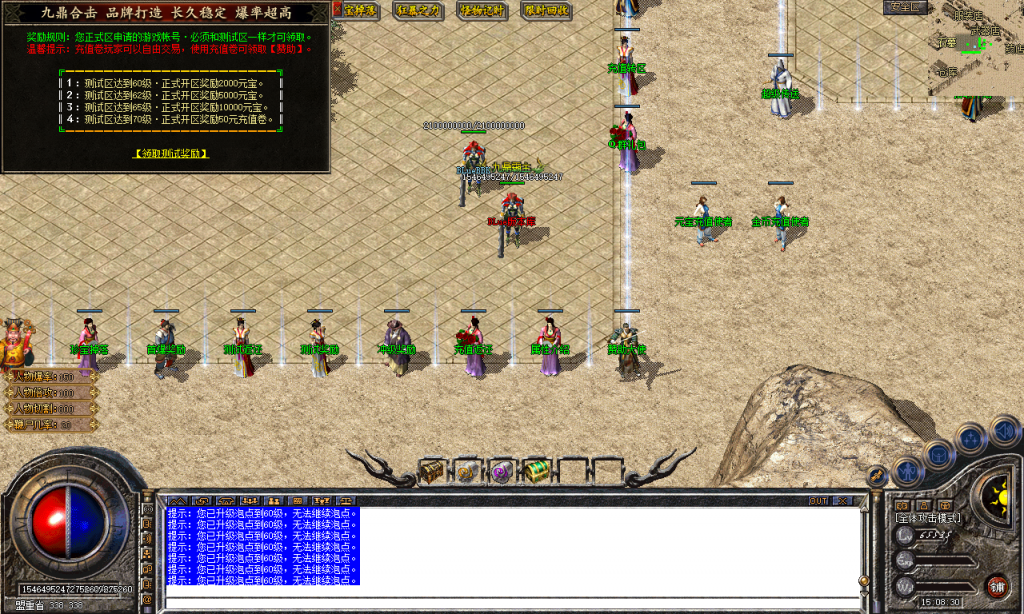
Task: Claim test reward via 领取测试奖励 link
Action: point(170,153)
